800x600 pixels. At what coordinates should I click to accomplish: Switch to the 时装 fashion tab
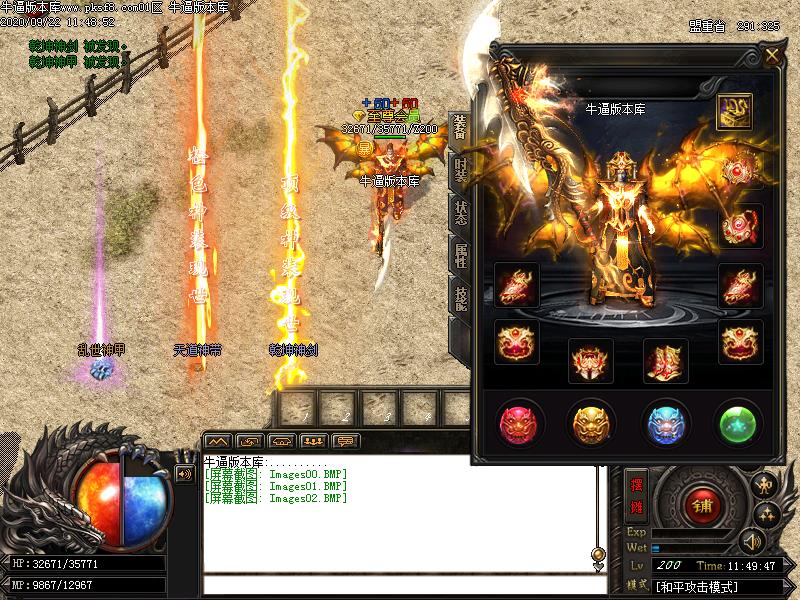pos(461,172)
